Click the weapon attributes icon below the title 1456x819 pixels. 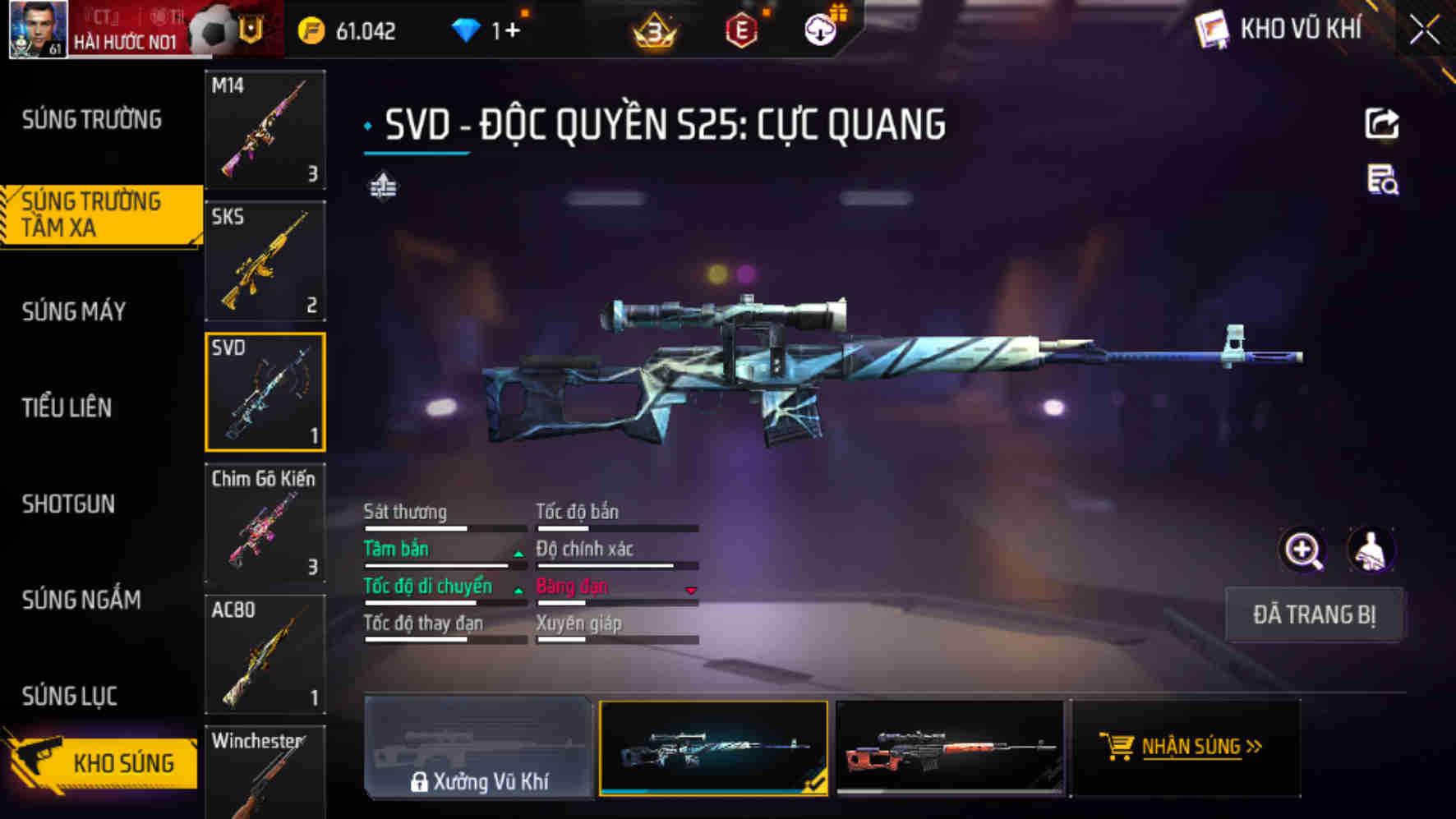point(383,186)
